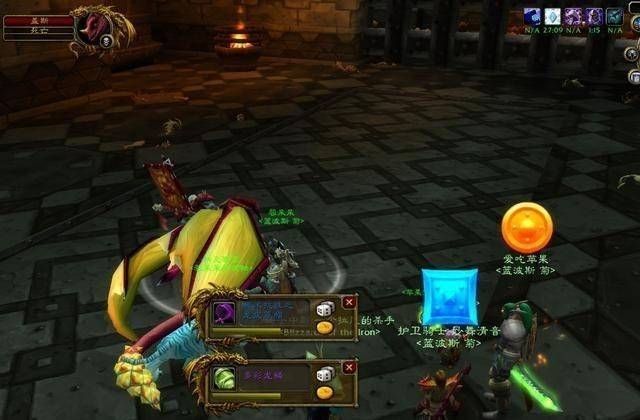Inspect the purple item icon in loot roll
This screenshot has width=640, height=420.
[224, 312]
